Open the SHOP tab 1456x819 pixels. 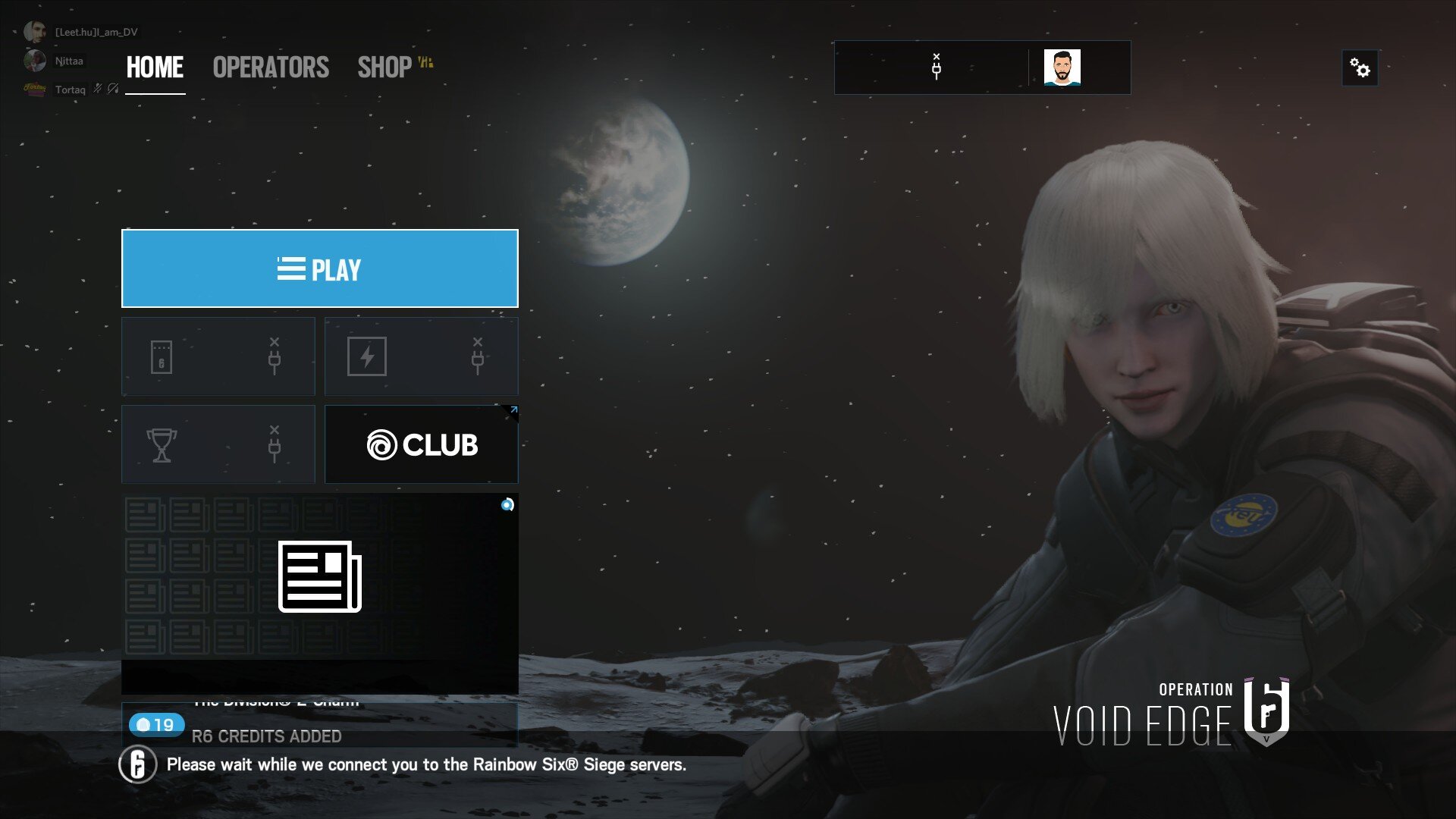385,67
